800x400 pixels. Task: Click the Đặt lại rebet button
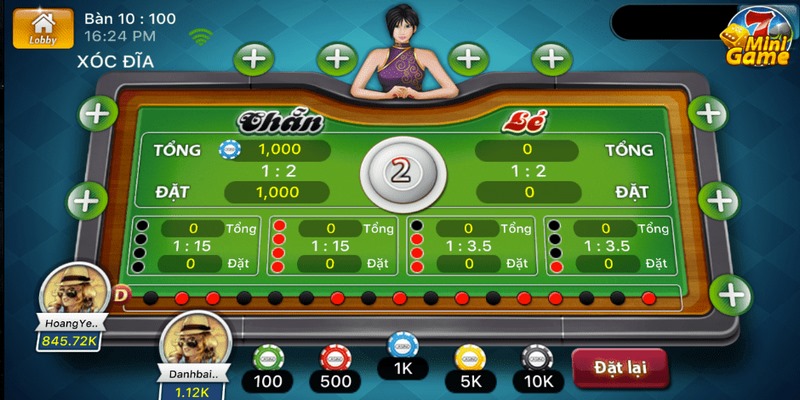pos(622,366)
